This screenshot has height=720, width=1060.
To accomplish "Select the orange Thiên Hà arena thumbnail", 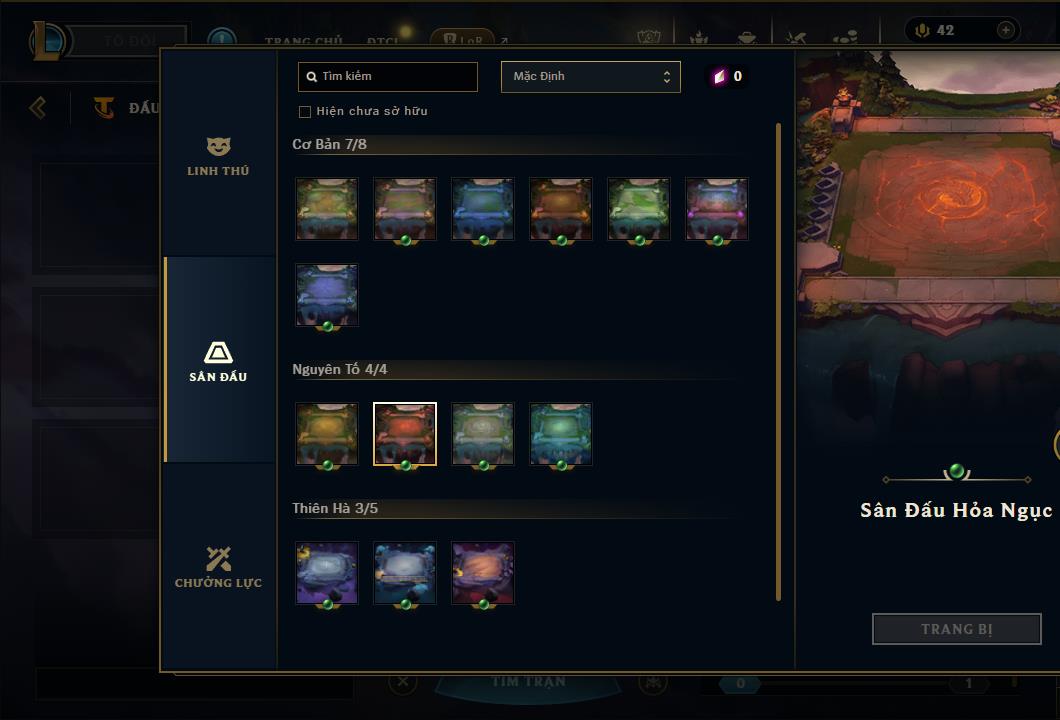I will click(x=483, y=573).
